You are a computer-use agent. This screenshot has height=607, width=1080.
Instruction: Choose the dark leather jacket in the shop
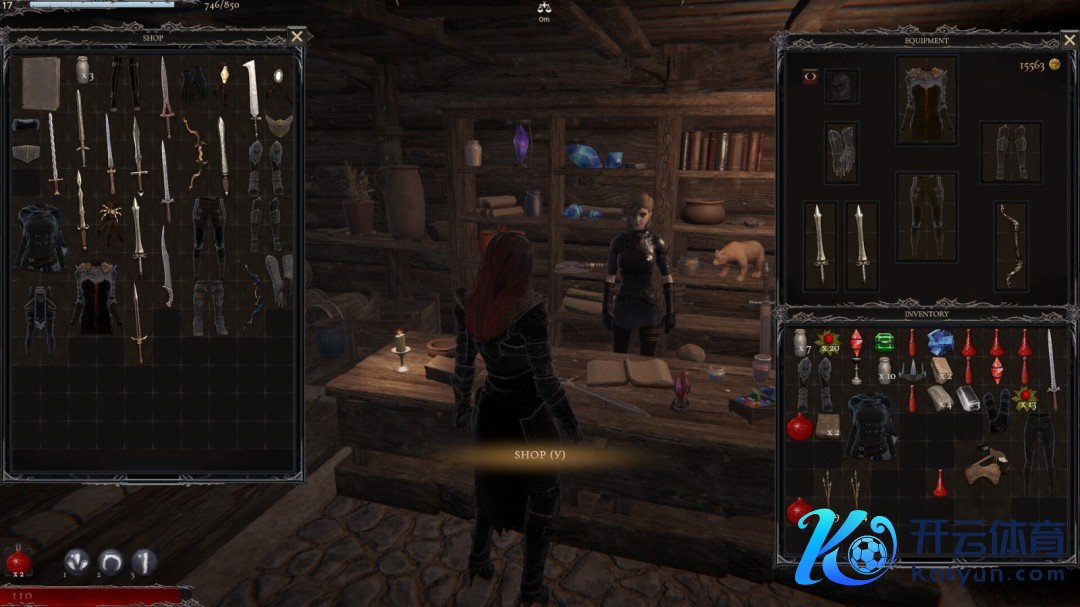click(x=40, y=235)
